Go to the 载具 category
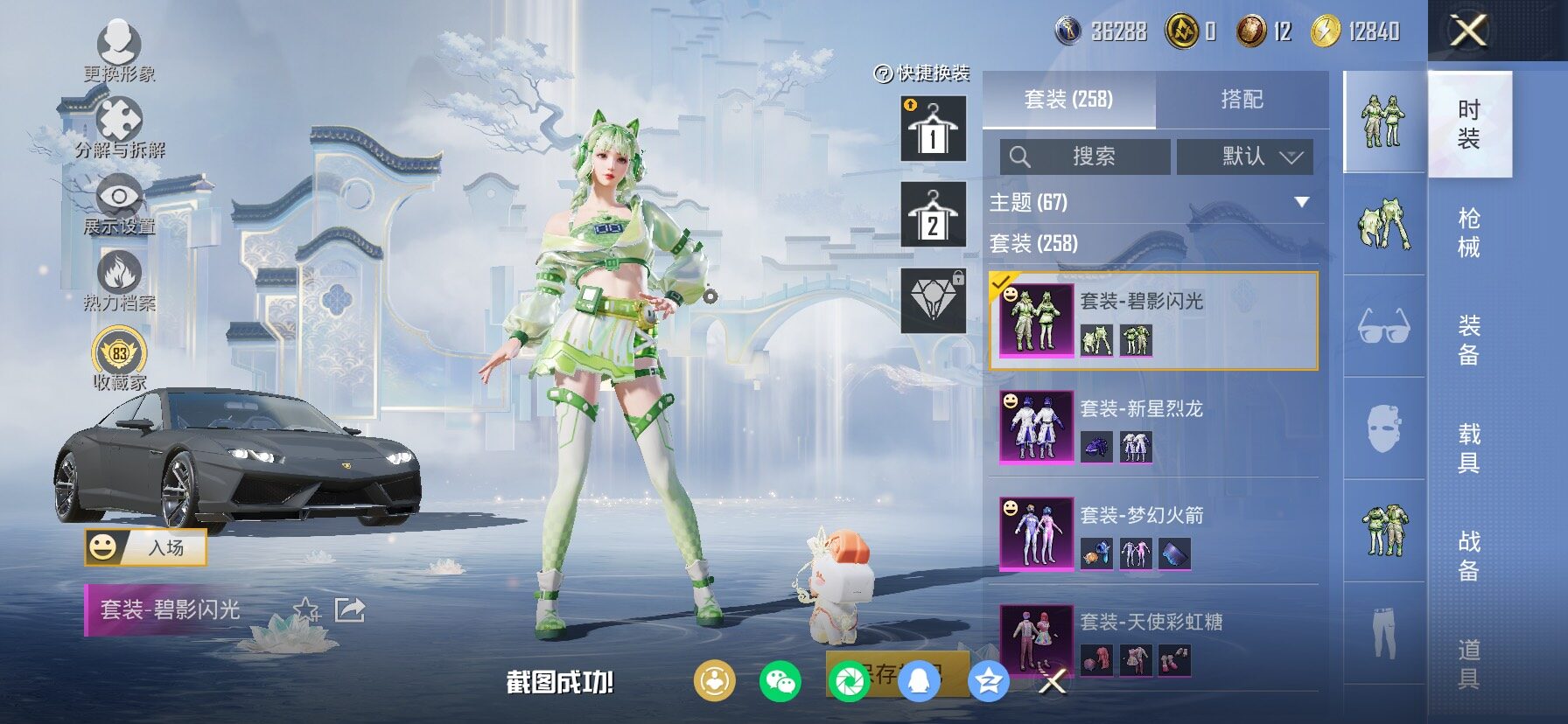Viewport: 1568px width, 724px height. coord(1469,448)
